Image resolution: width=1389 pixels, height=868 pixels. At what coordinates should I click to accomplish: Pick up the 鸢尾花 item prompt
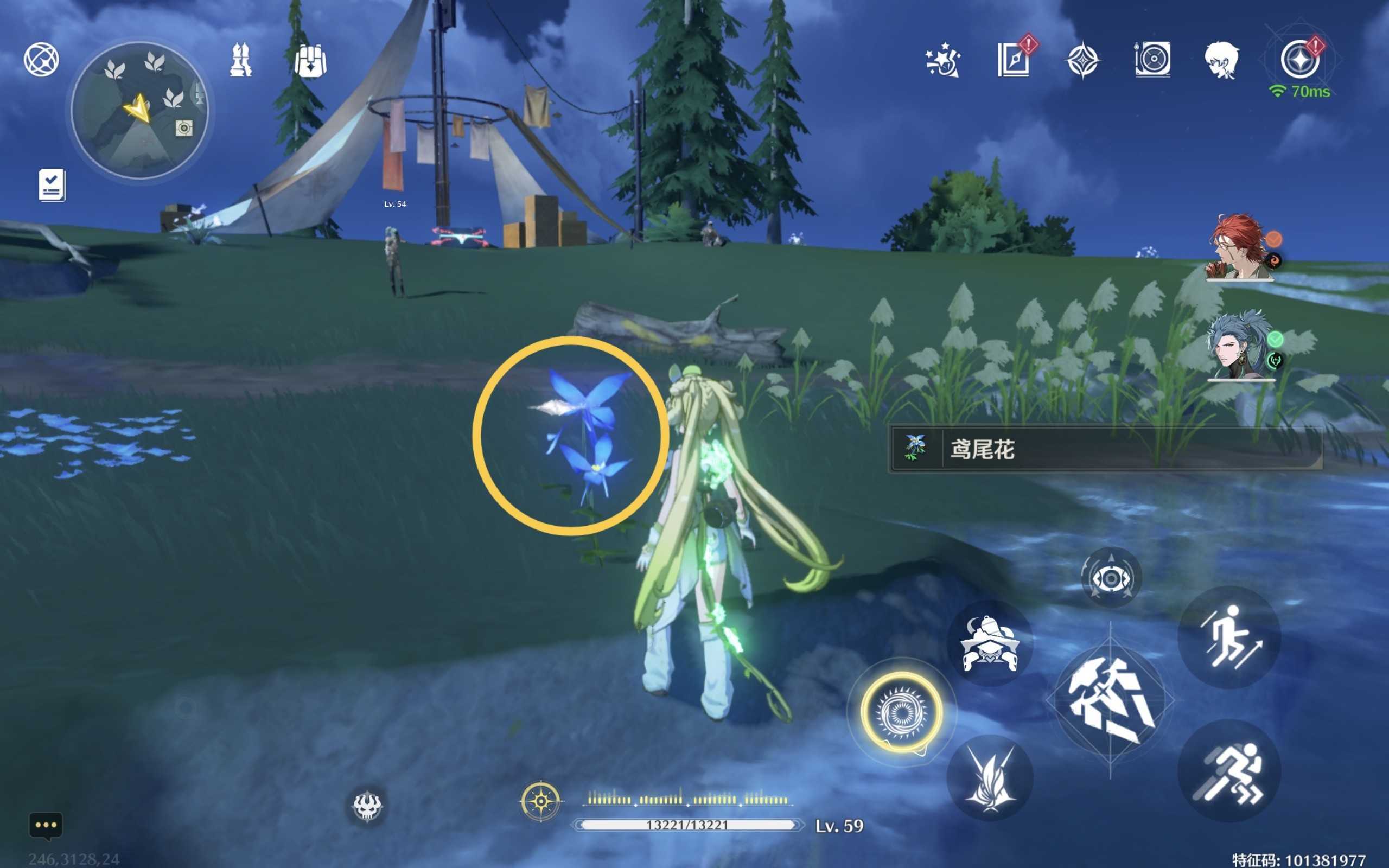(1105, 449)
